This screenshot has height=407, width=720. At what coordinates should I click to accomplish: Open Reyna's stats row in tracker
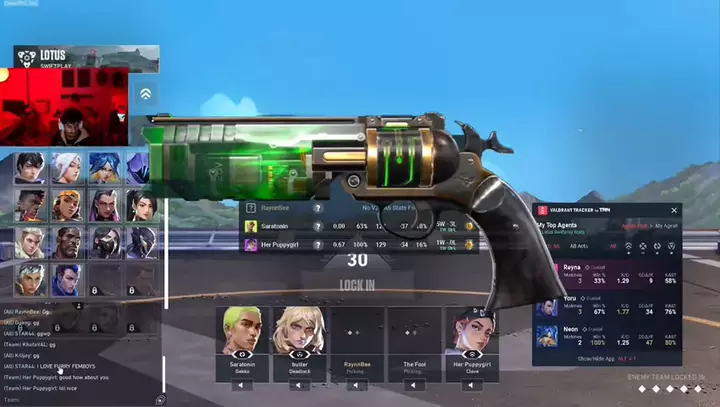point(607,273)
